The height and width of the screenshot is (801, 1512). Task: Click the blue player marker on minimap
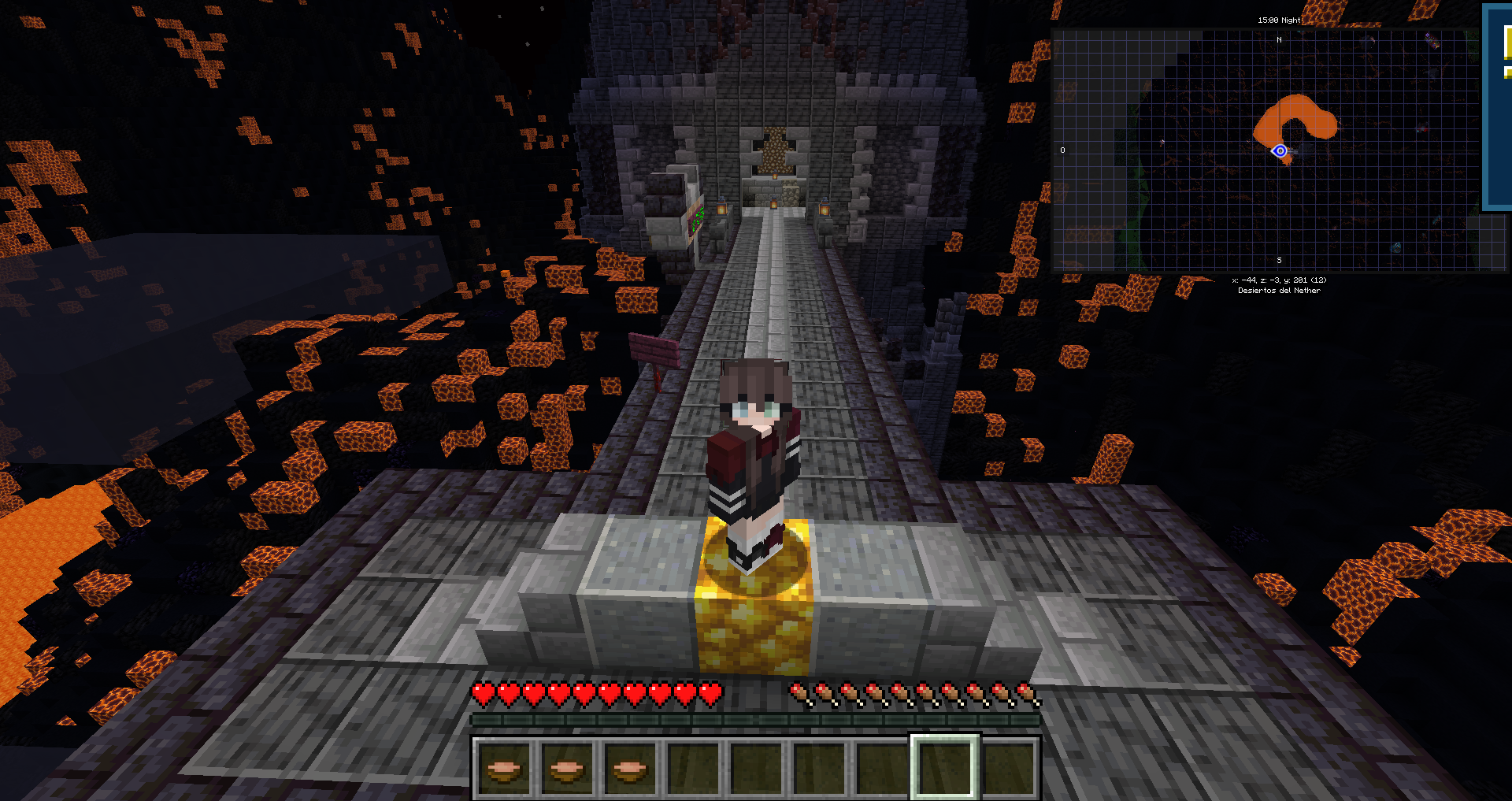(1280, 151)
